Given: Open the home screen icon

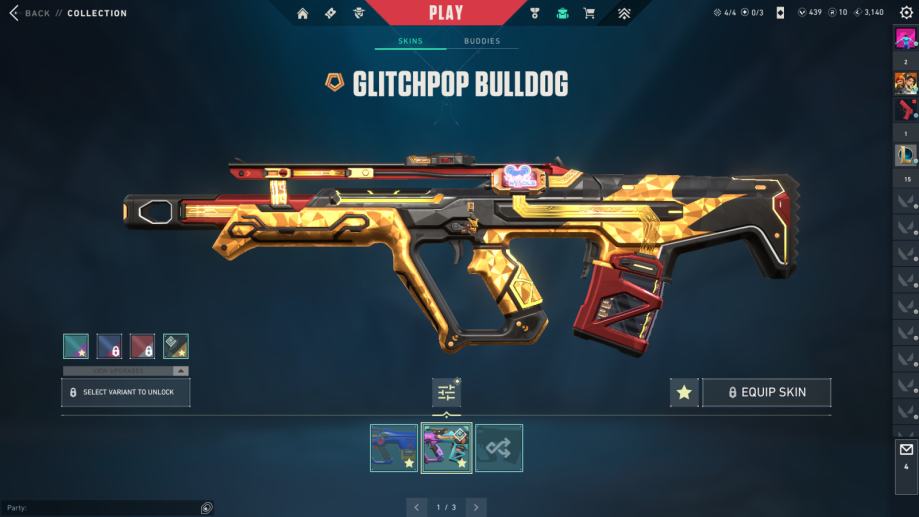Looking at the screenshot, I should (303, 13).
